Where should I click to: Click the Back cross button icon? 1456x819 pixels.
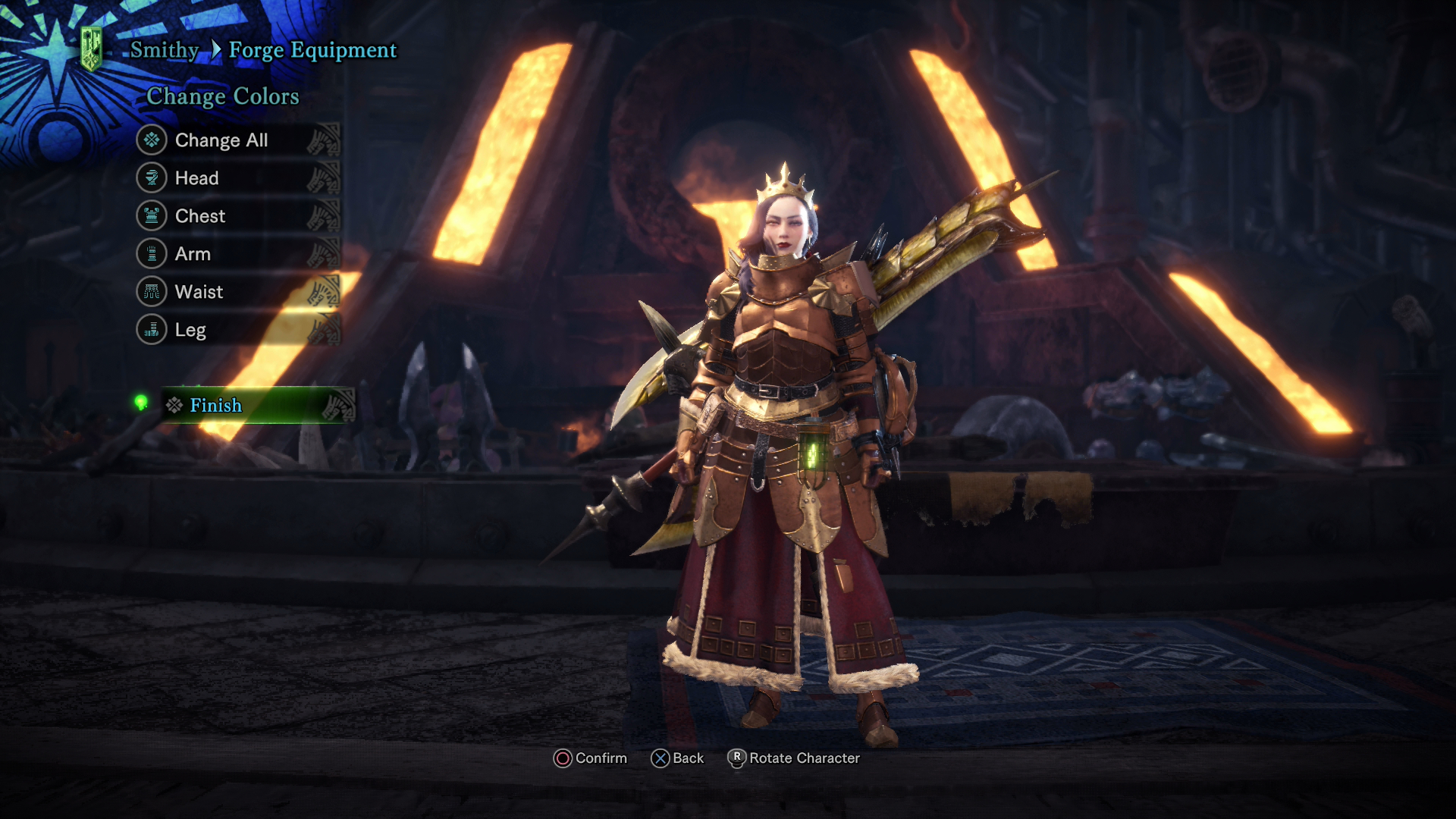tap(661, 758)
